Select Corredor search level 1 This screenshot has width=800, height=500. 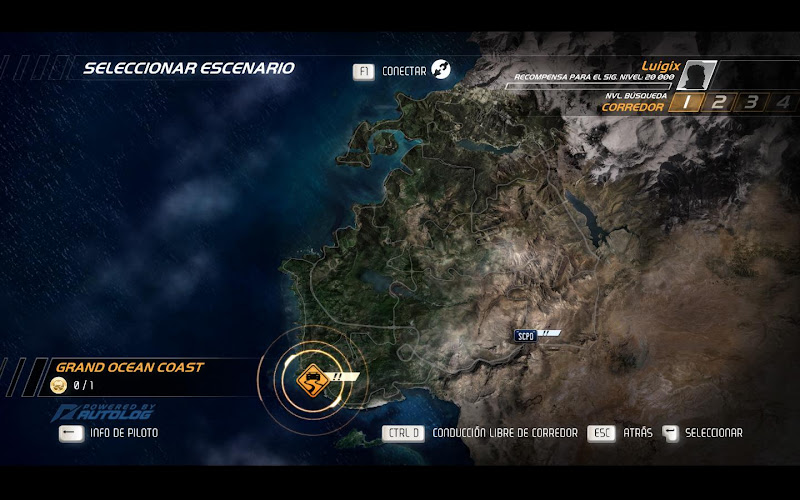pyautogui.click(x=685, y=101)
